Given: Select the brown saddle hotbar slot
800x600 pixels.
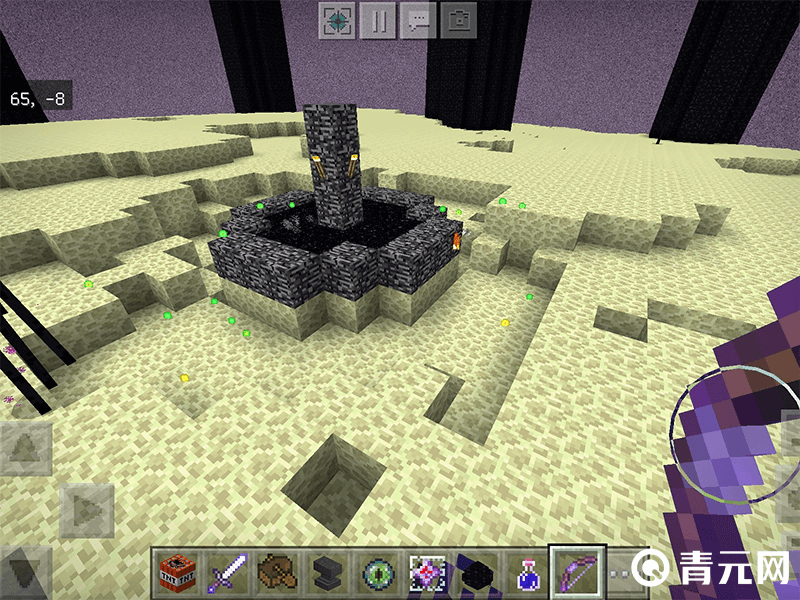Looking at the screenshot, I should 274,574.
